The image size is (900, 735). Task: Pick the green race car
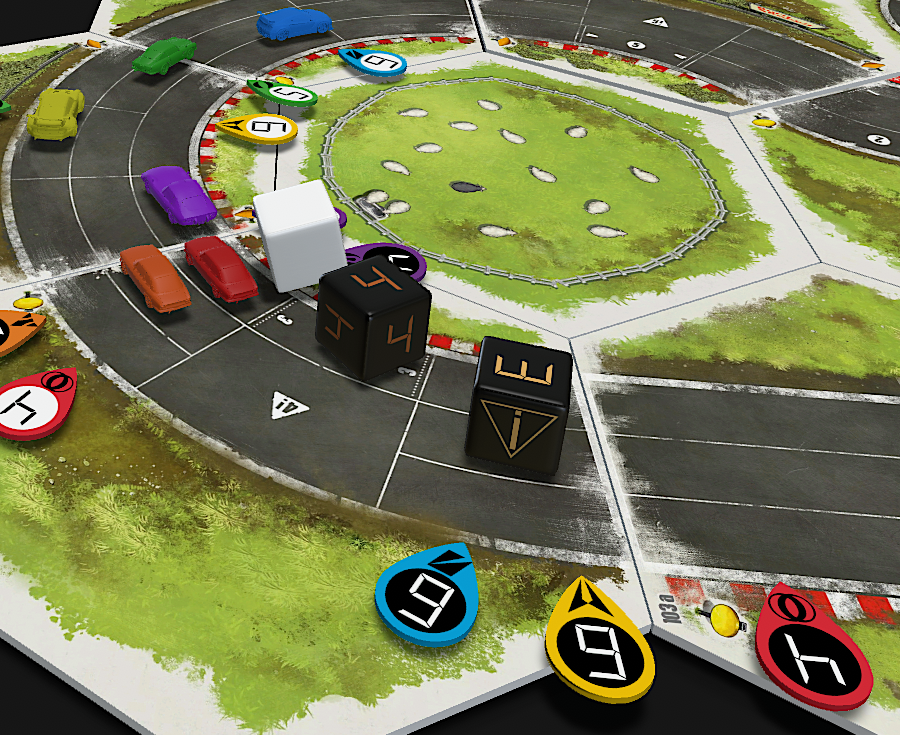coord(164,54)
